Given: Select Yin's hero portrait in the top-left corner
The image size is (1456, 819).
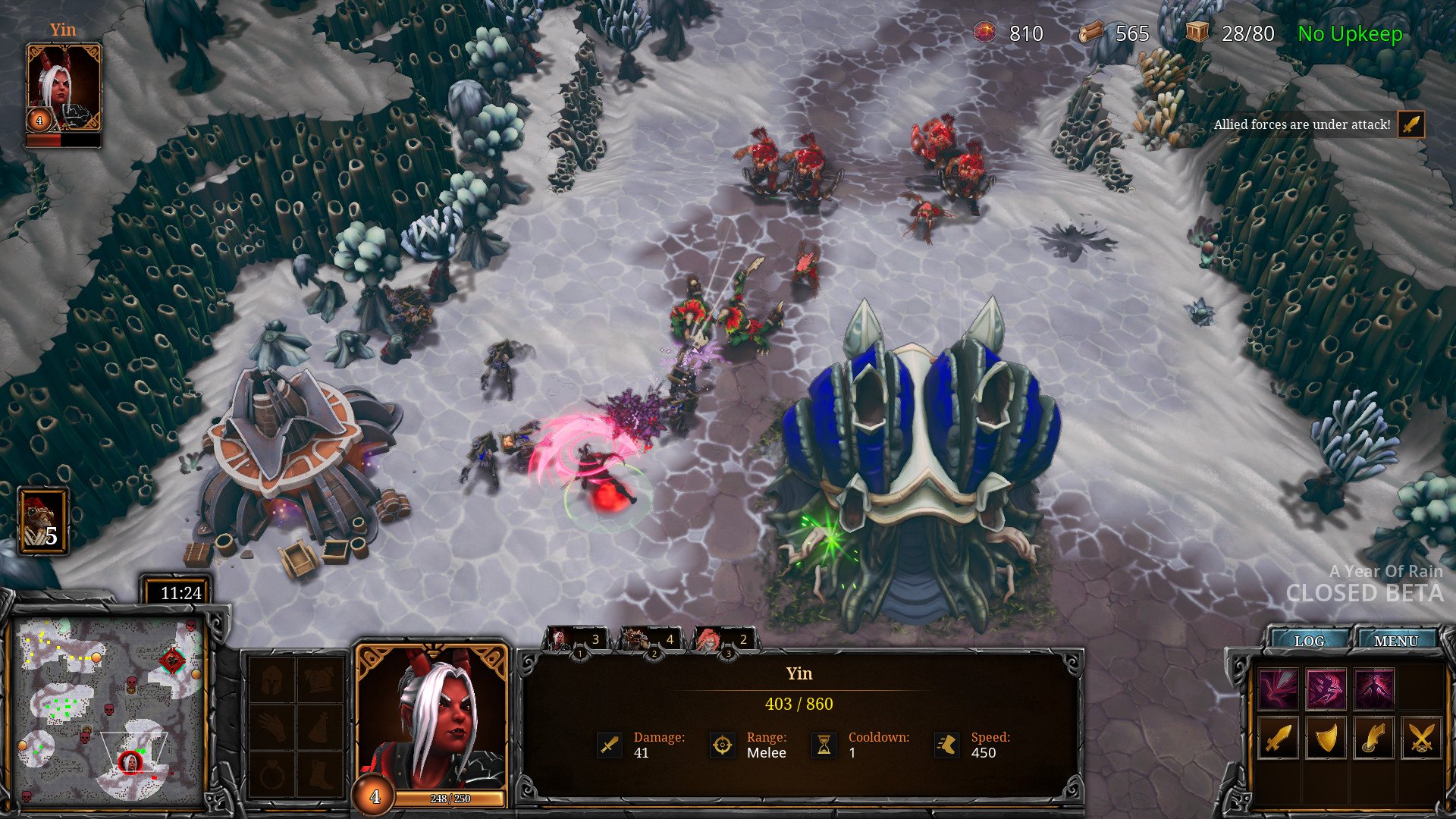Looking at the screenshot, I should pos(64,87).
